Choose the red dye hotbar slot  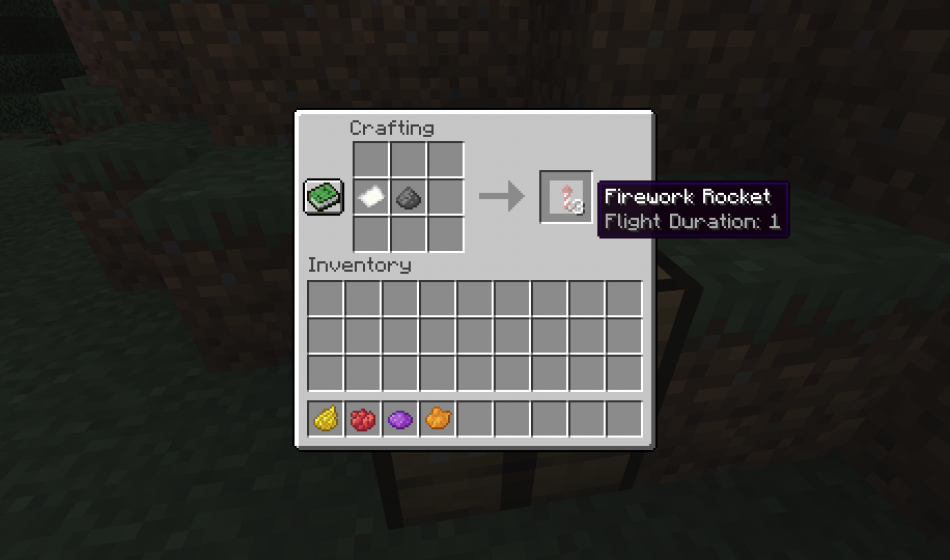point(363,419)
